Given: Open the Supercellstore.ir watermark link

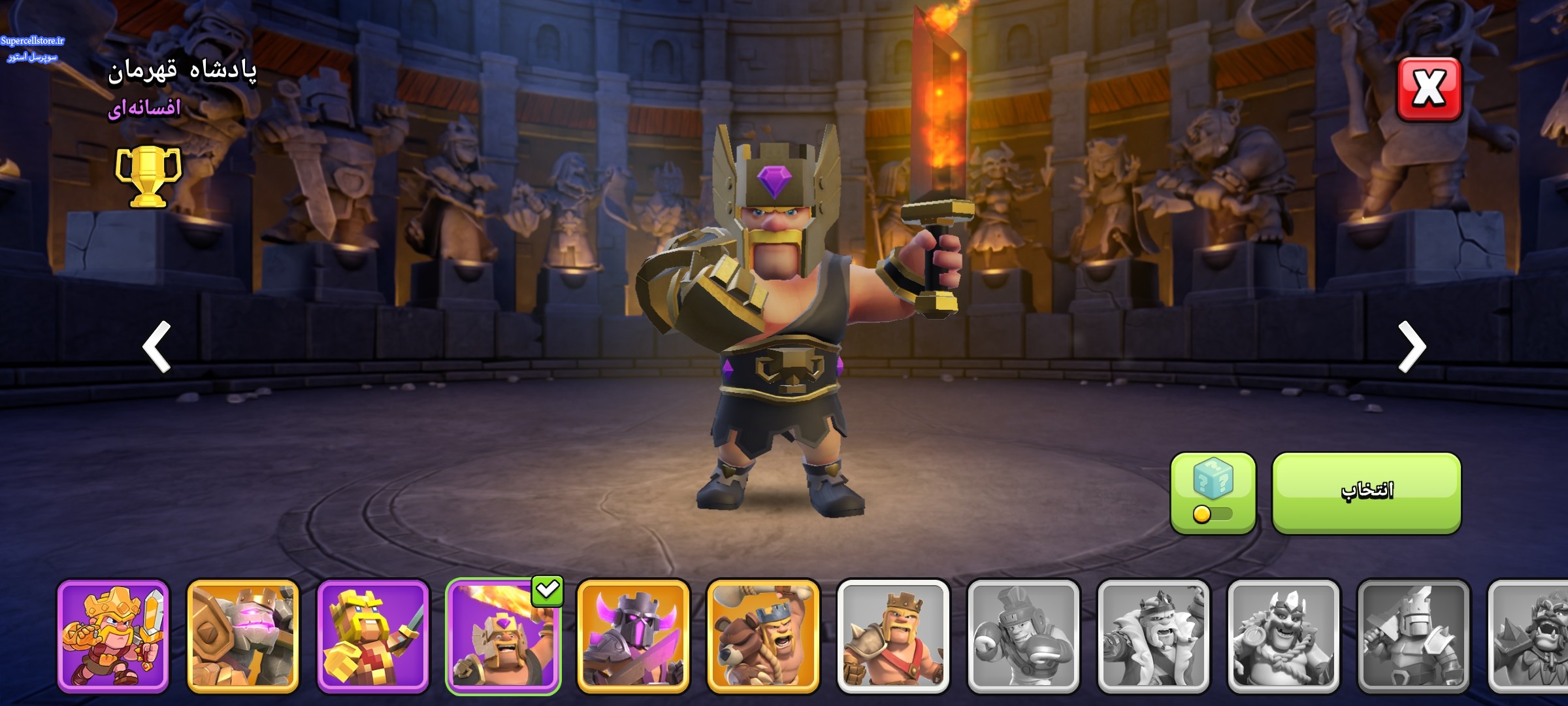Looking at the screenshot, I should tap(33, 41).
